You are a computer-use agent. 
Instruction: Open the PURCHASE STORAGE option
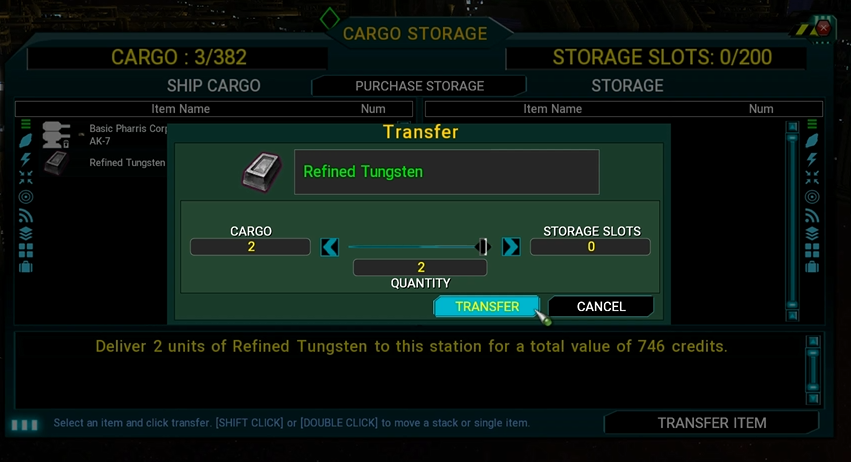tap(419, 86)
